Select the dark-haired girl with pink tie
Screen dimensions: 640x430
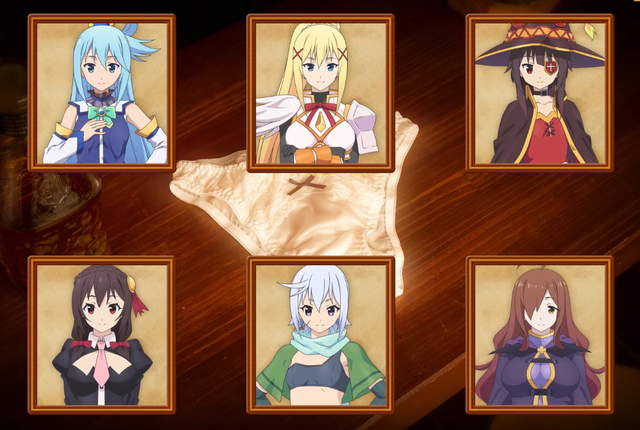coord(102,335)
